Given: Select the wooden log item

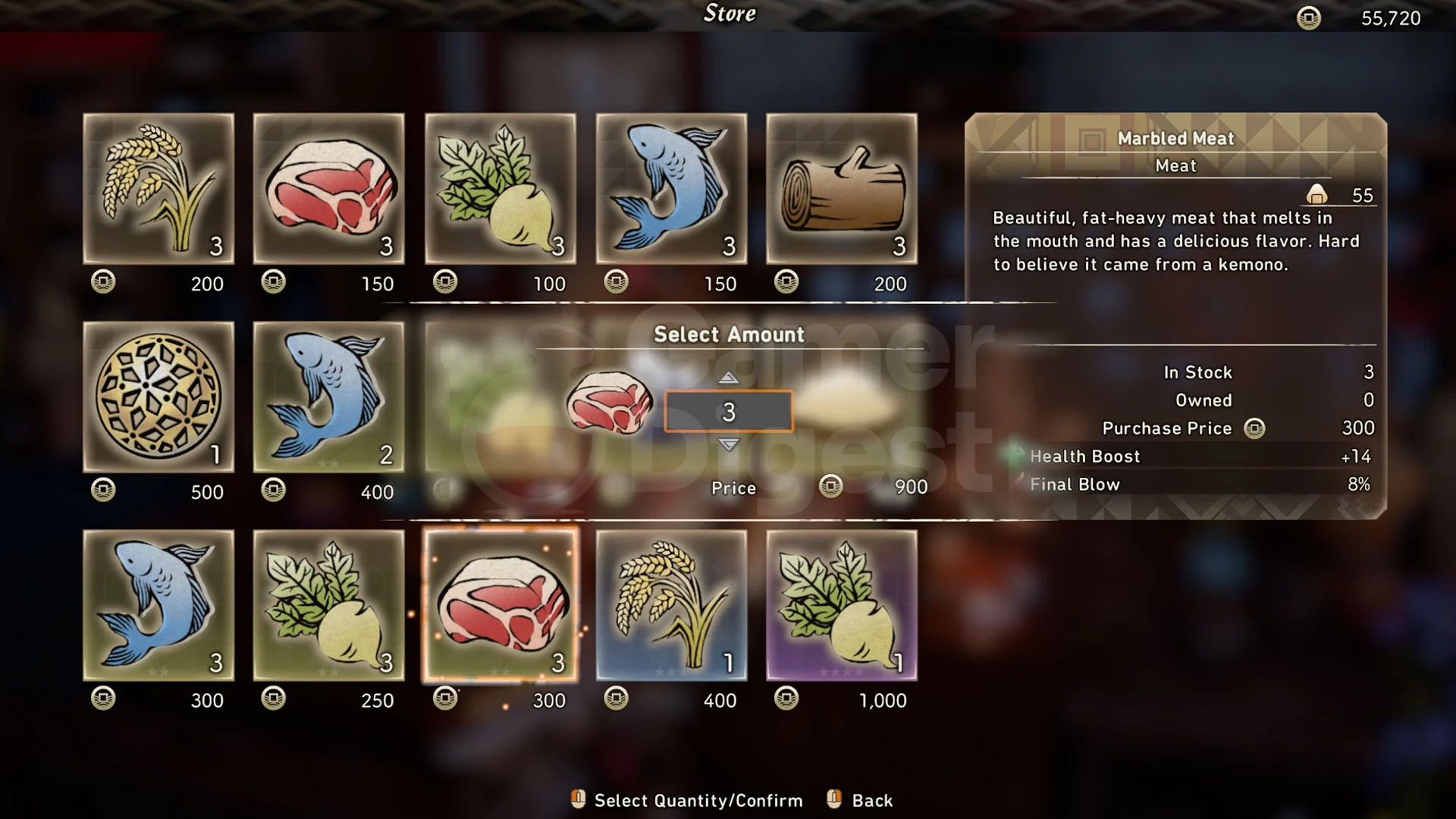Looking at the screenshot, I should pos(842,189).
